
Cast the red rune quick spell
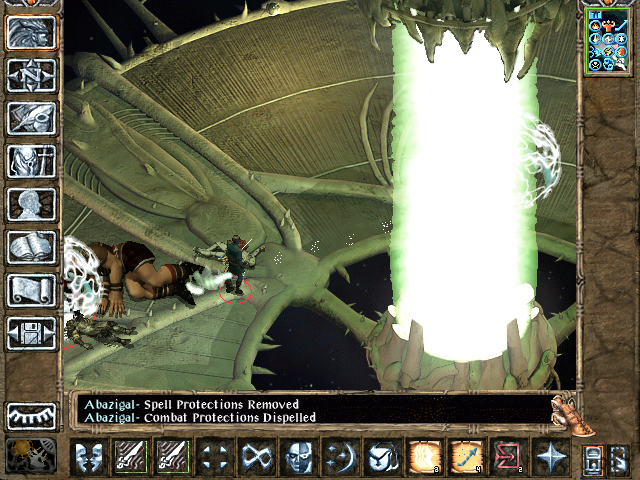tap(507, 458)
